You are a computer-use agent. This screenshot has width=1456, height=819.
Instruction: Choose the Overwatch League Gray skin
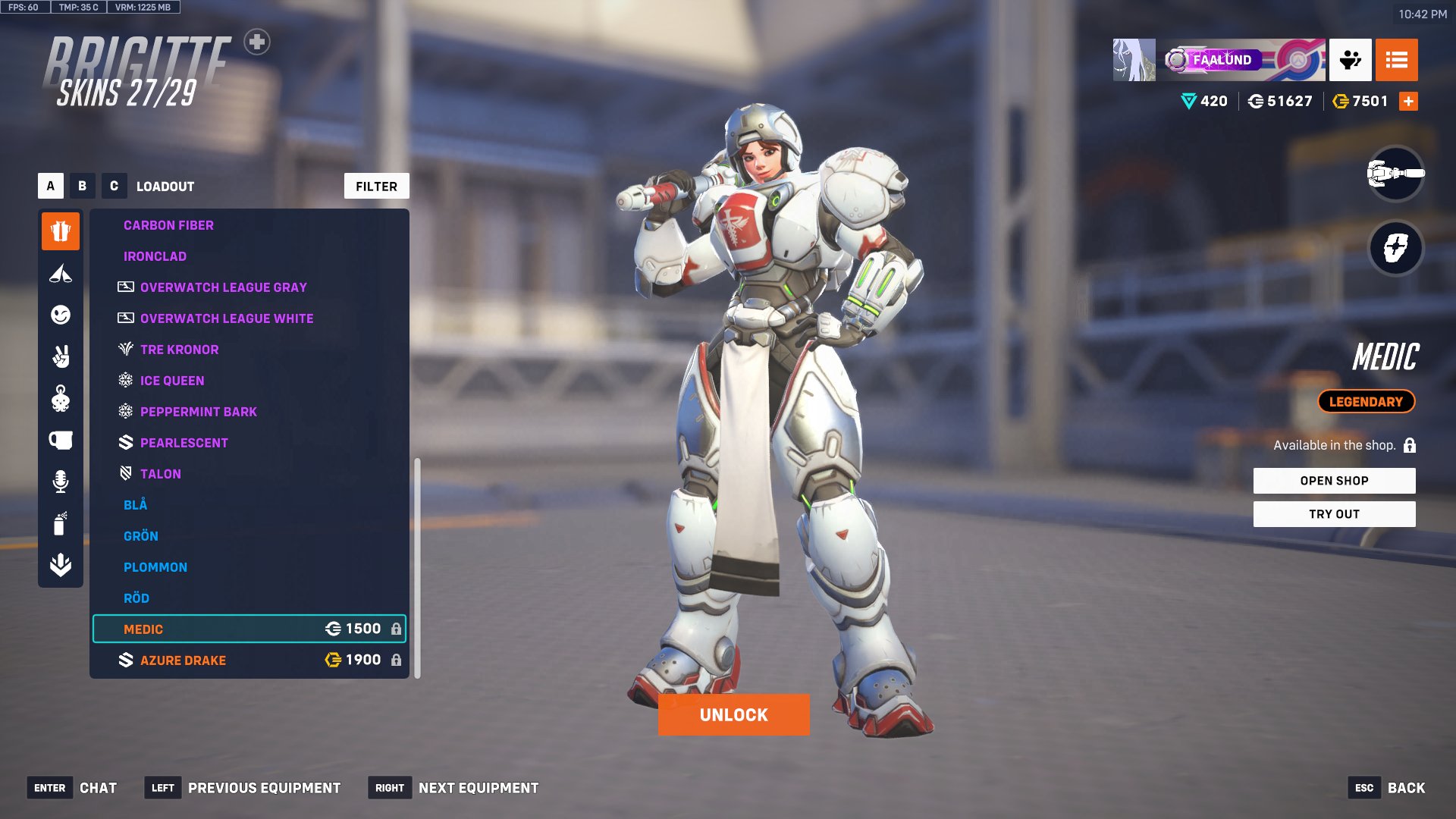[x=223, y=287]
